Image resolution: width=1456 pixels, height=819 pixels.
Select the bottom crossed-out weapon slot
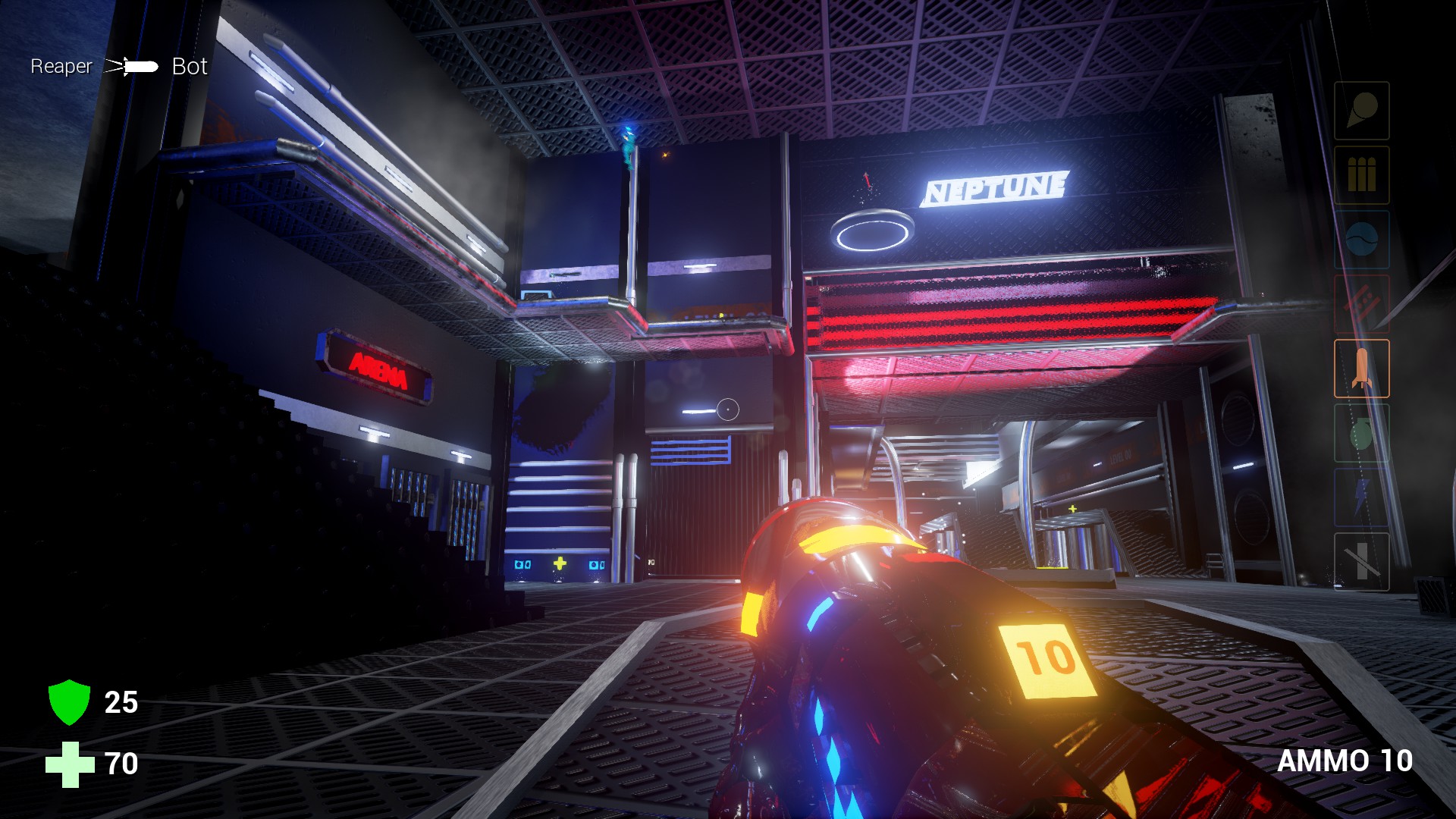1361,563
